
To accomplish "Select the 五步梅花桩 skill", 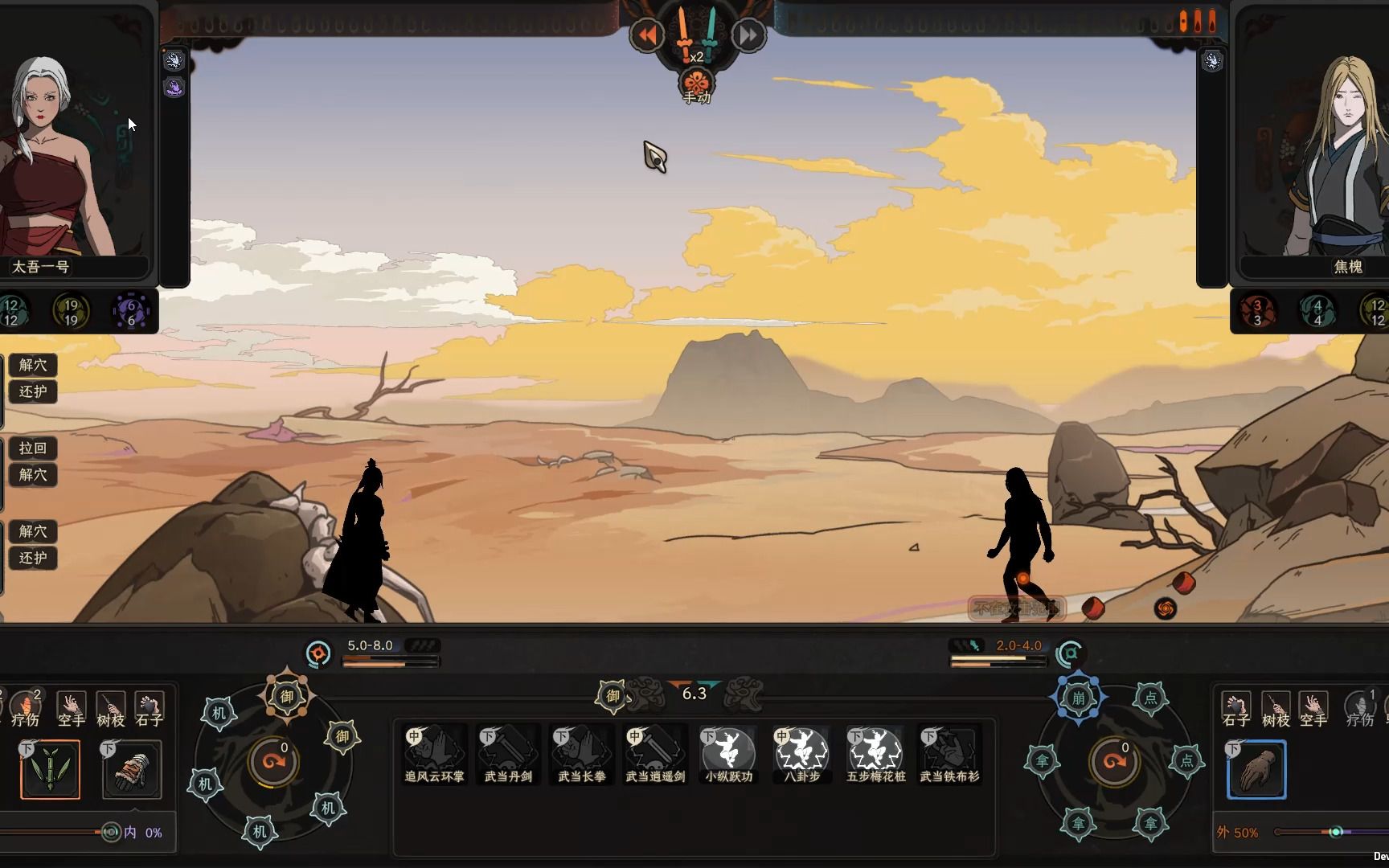I will 875,753.
